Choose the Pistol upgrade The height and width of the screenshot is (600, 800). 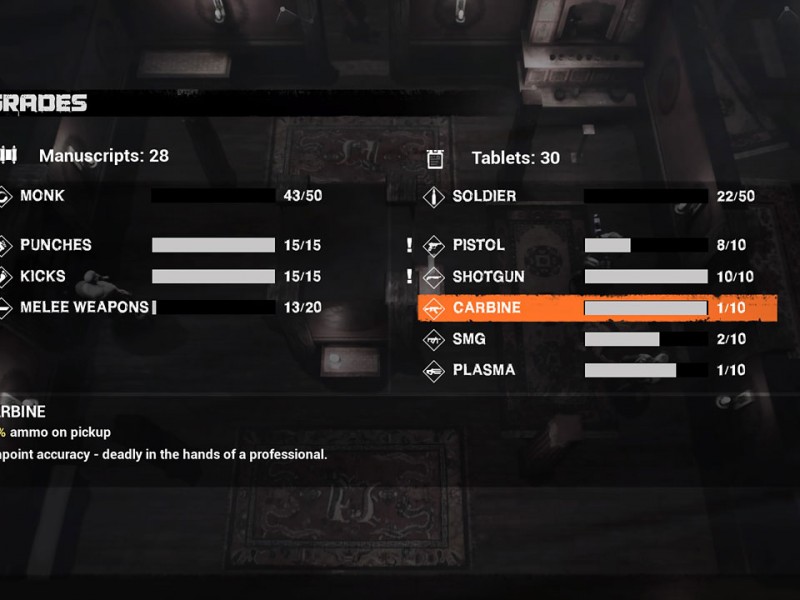click(x=479, y=245)
